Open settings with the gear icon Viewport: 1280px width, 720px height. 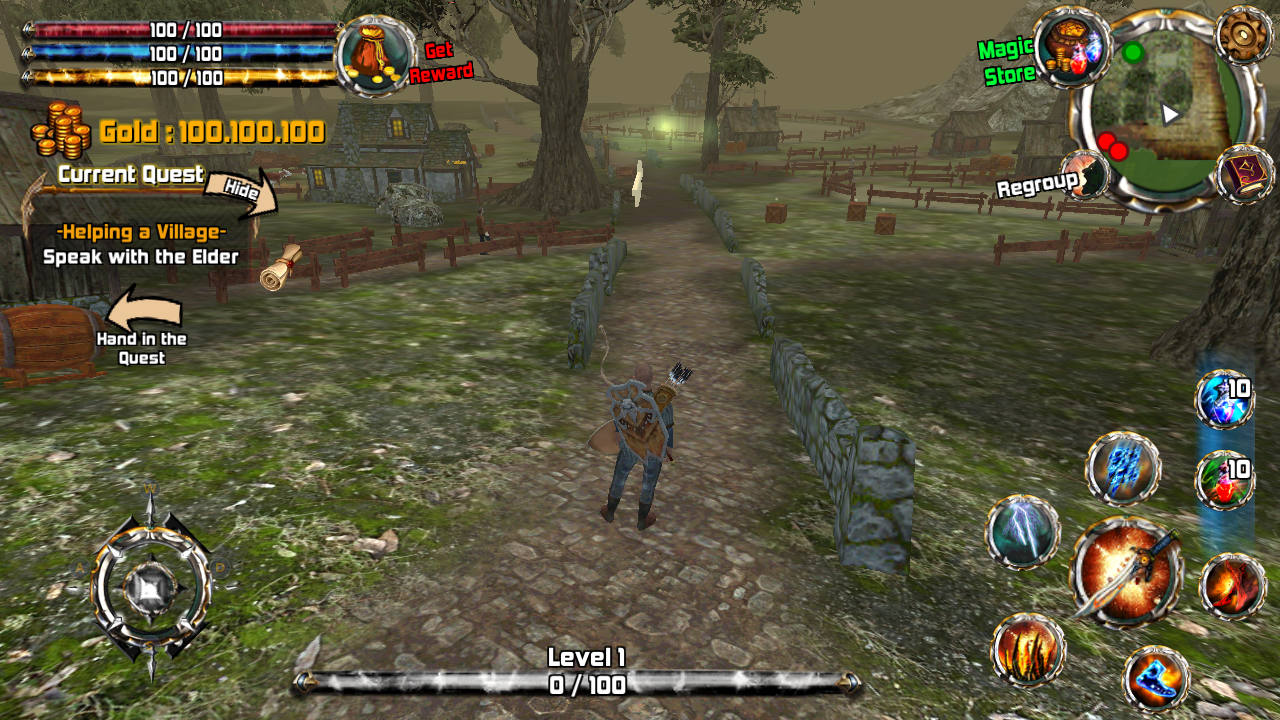tap(1244, 35)
